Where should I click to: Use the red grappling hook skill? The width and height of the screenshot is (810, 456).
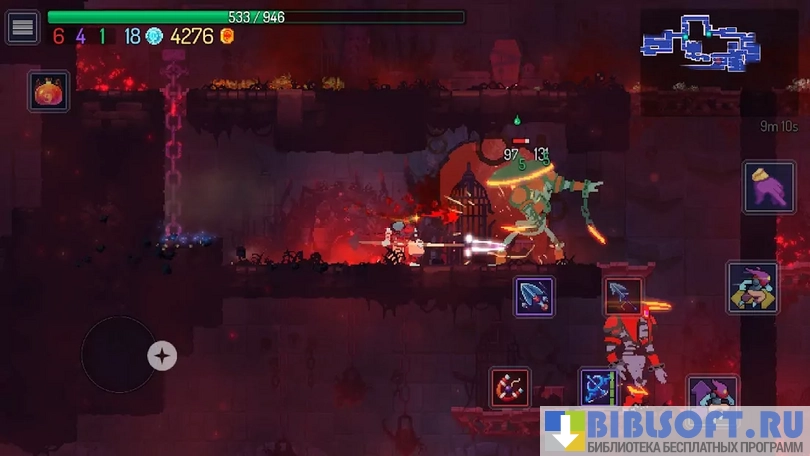510,387
